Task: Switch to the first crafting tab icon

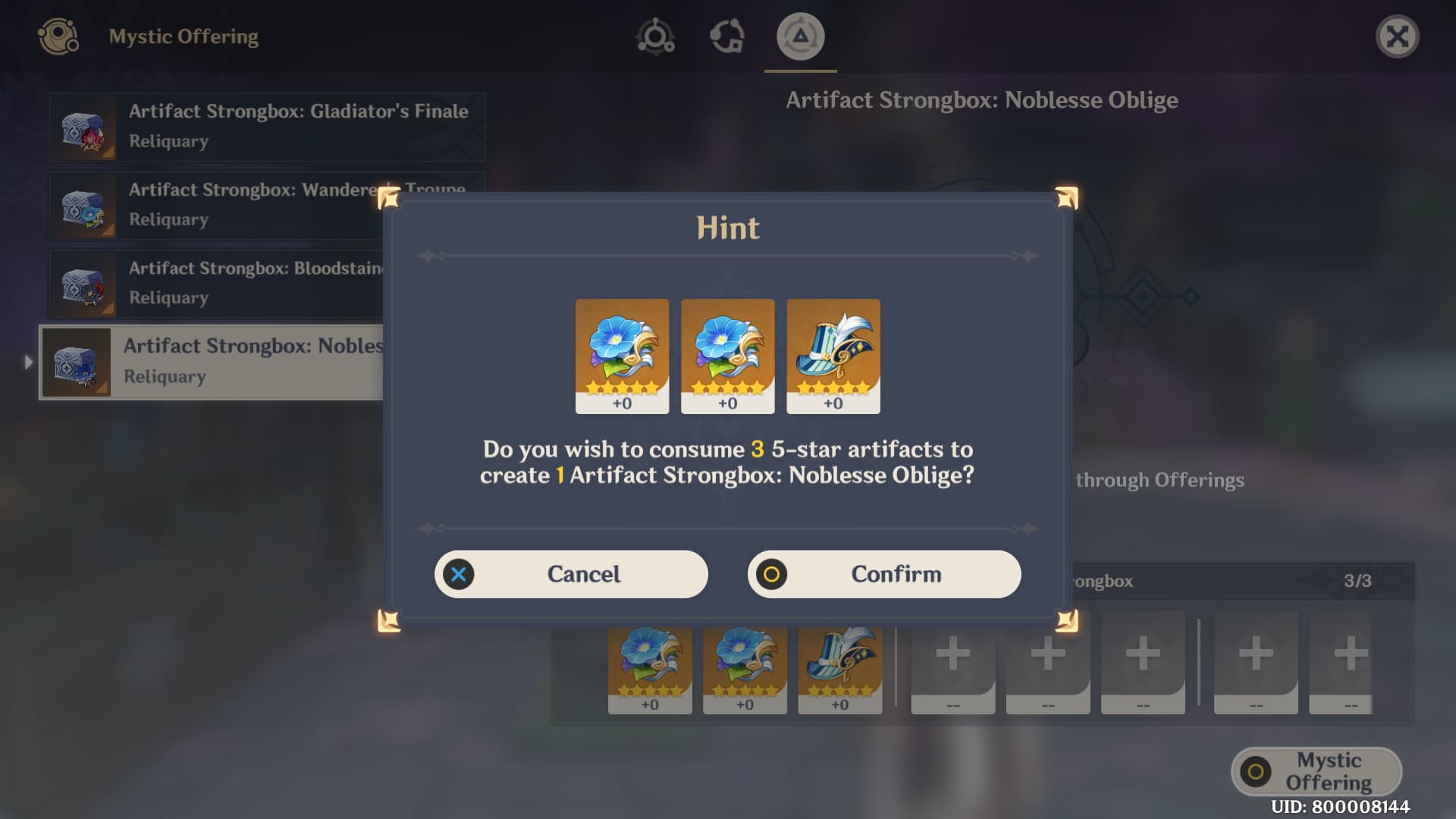Action: pos(655,36)
